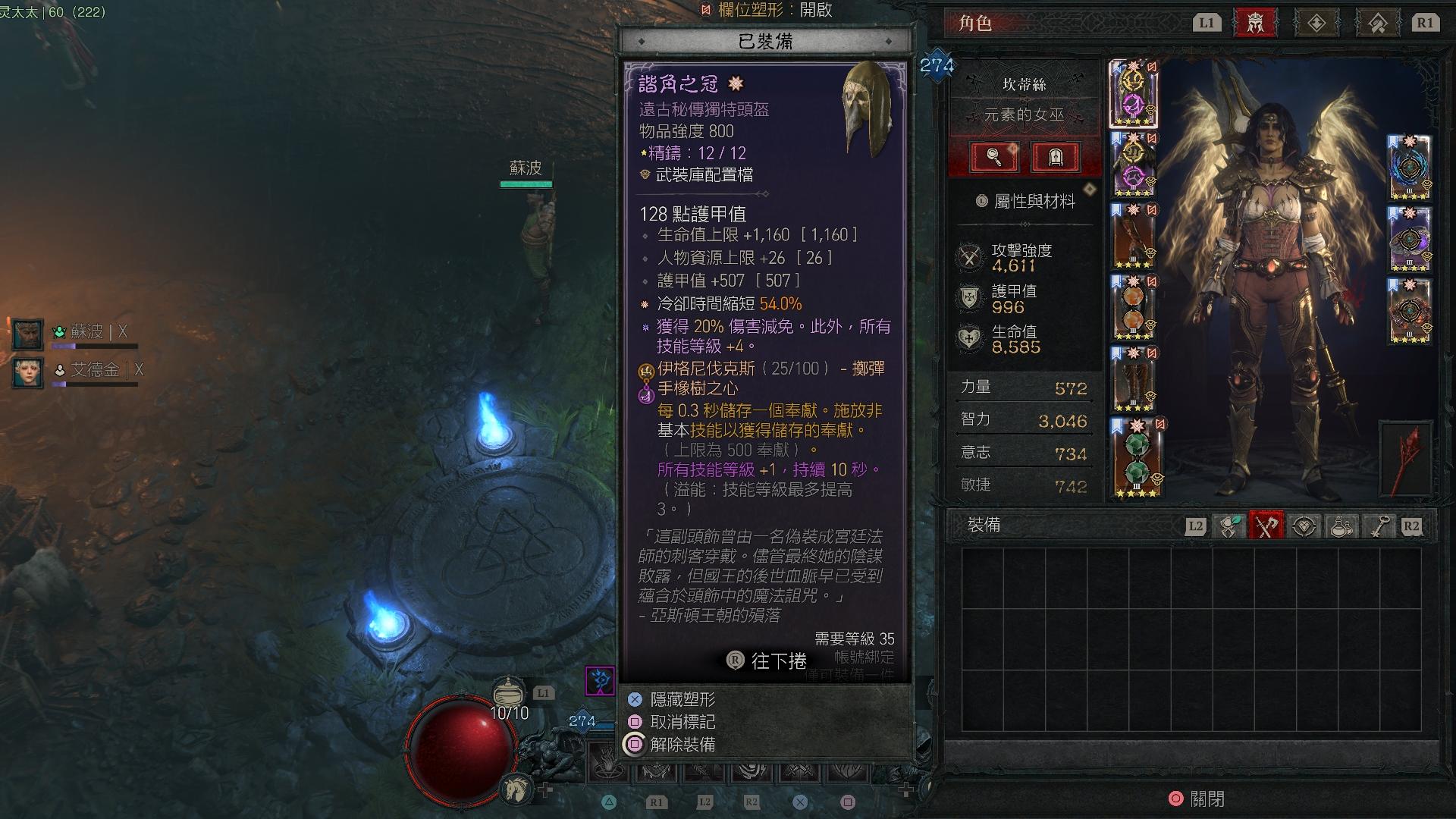This screenshot has width=1456, height=819.
Task: Select 隱藏塑形 to hide the transmog
Action: click(681, 701)
